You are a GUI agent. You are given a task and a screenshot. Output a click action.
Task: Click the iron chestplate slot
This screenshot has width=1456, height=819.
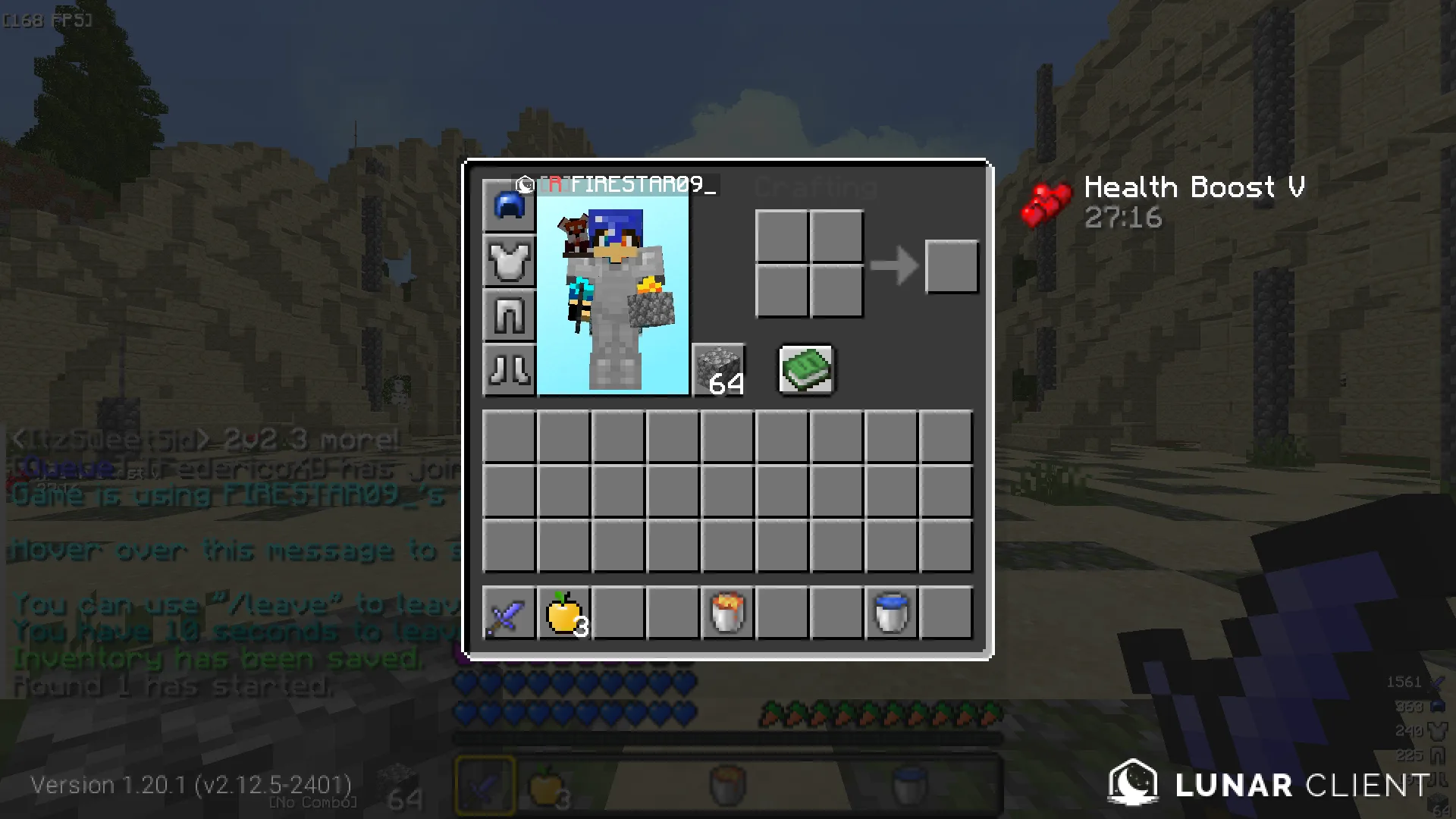[x=509, y=260]
